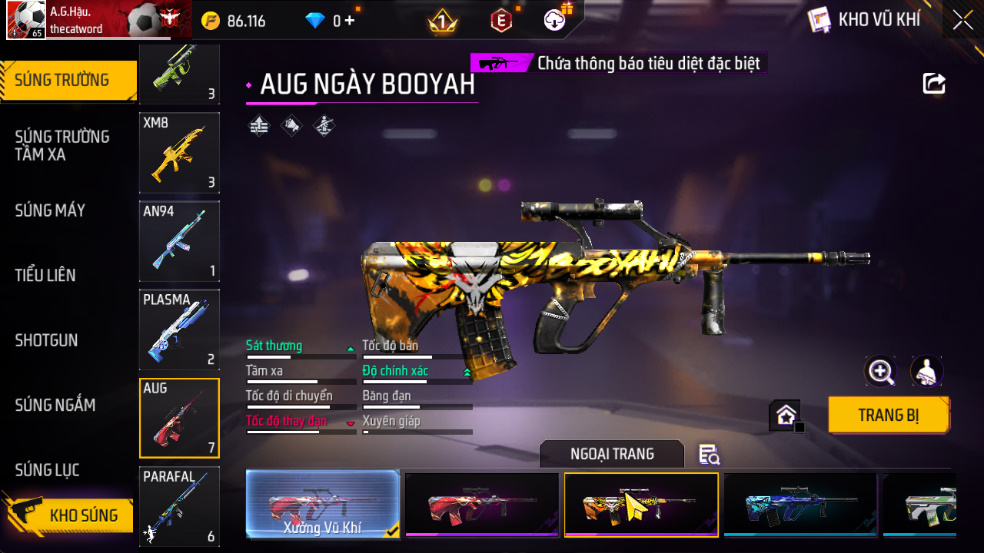Pick the AN94 weapon tile
The image size is (984, 553).
tap(179, 241)
